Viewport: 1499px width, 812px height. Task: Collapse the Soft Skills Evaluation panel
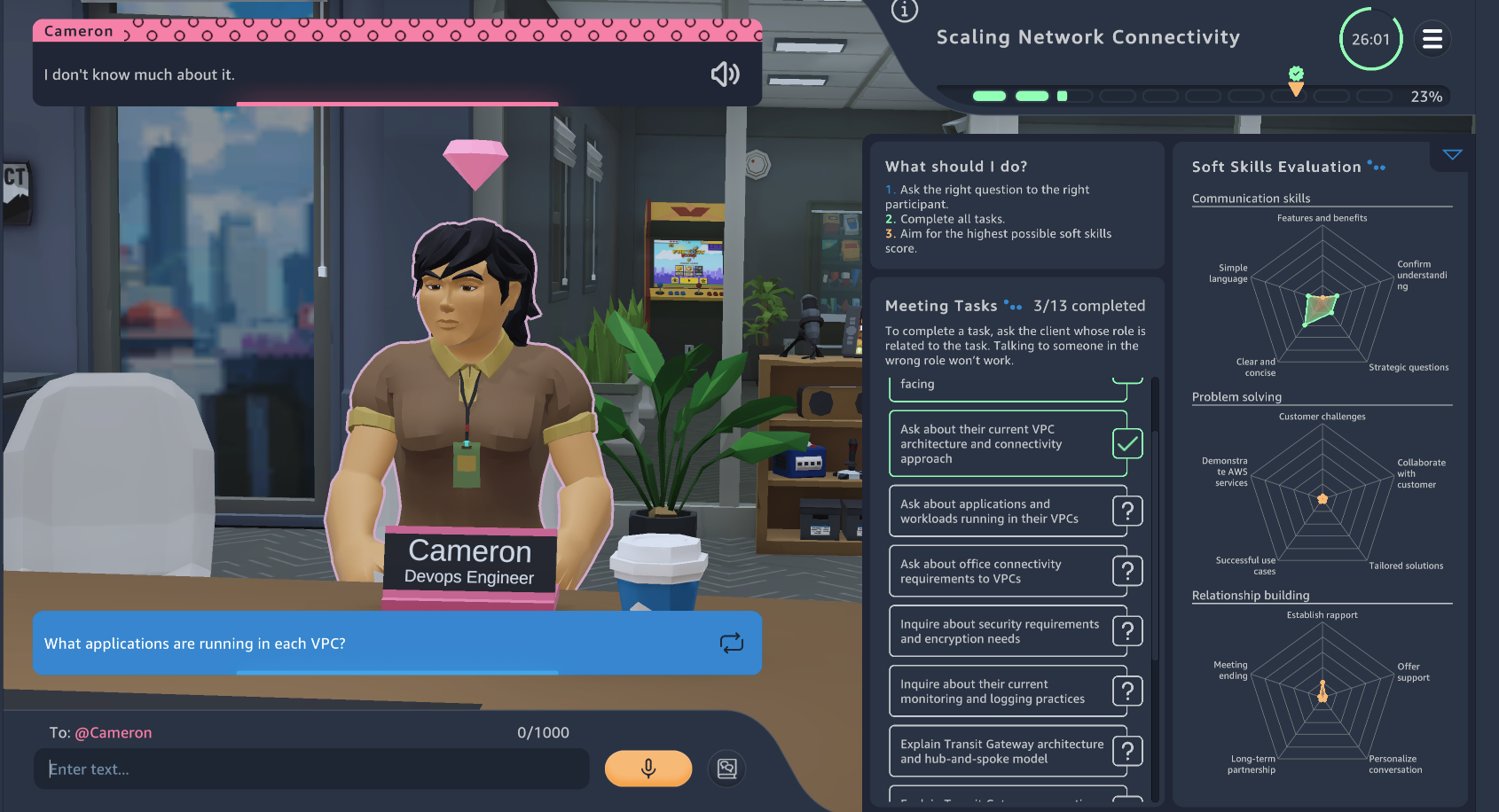1452,155
